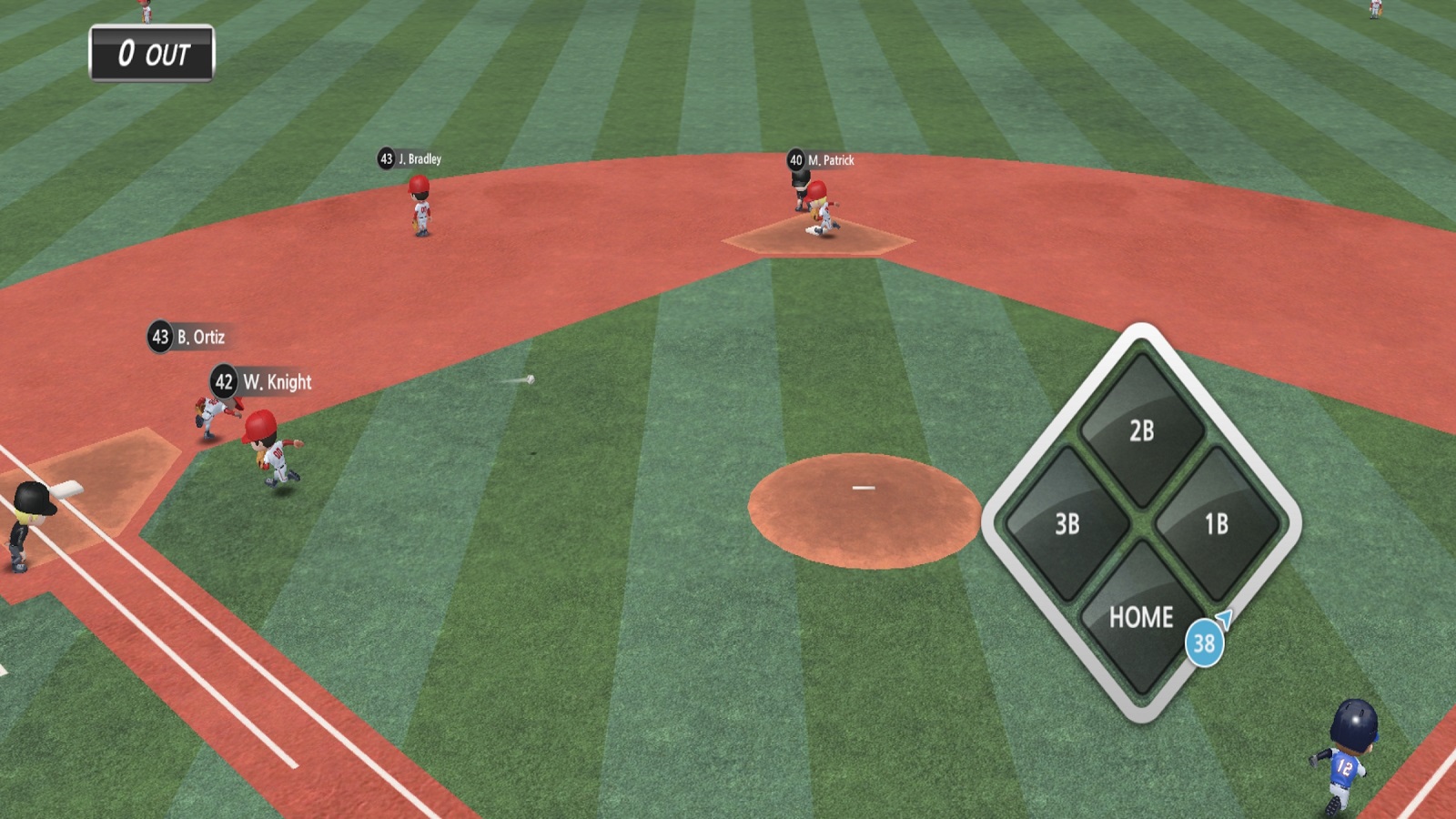Tap the blue runner 38 marker

point(1204,643)
